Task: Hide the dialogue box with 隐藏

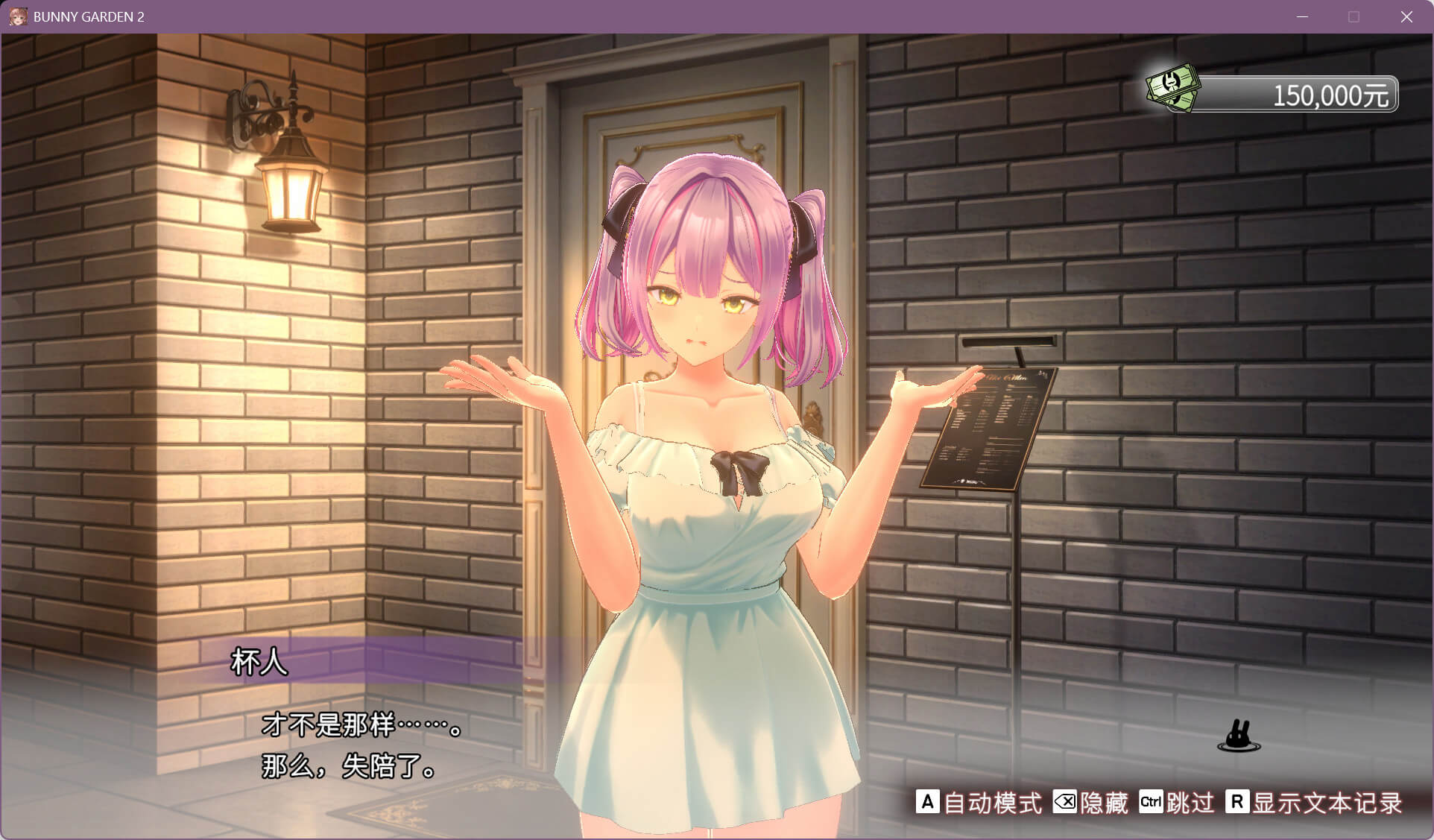Action: coord(1090,803)
